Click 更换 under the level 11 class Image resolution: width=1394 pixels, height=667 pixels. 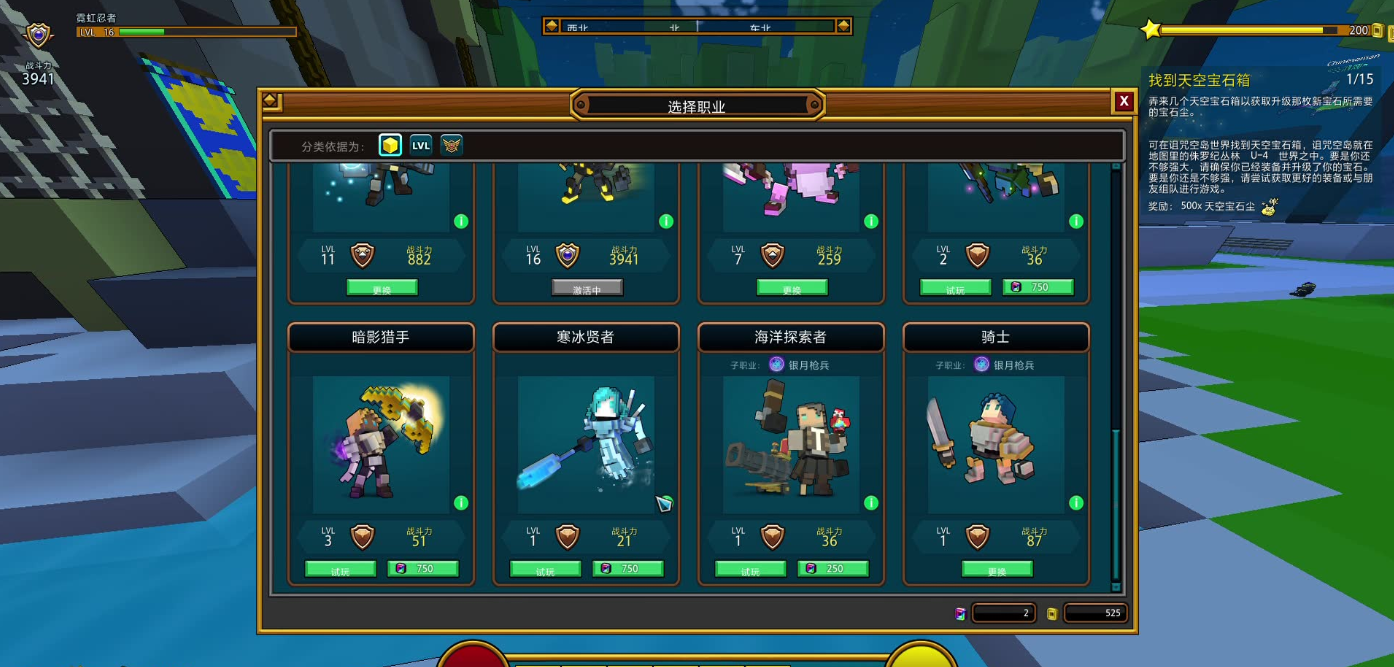pos(382,288)
